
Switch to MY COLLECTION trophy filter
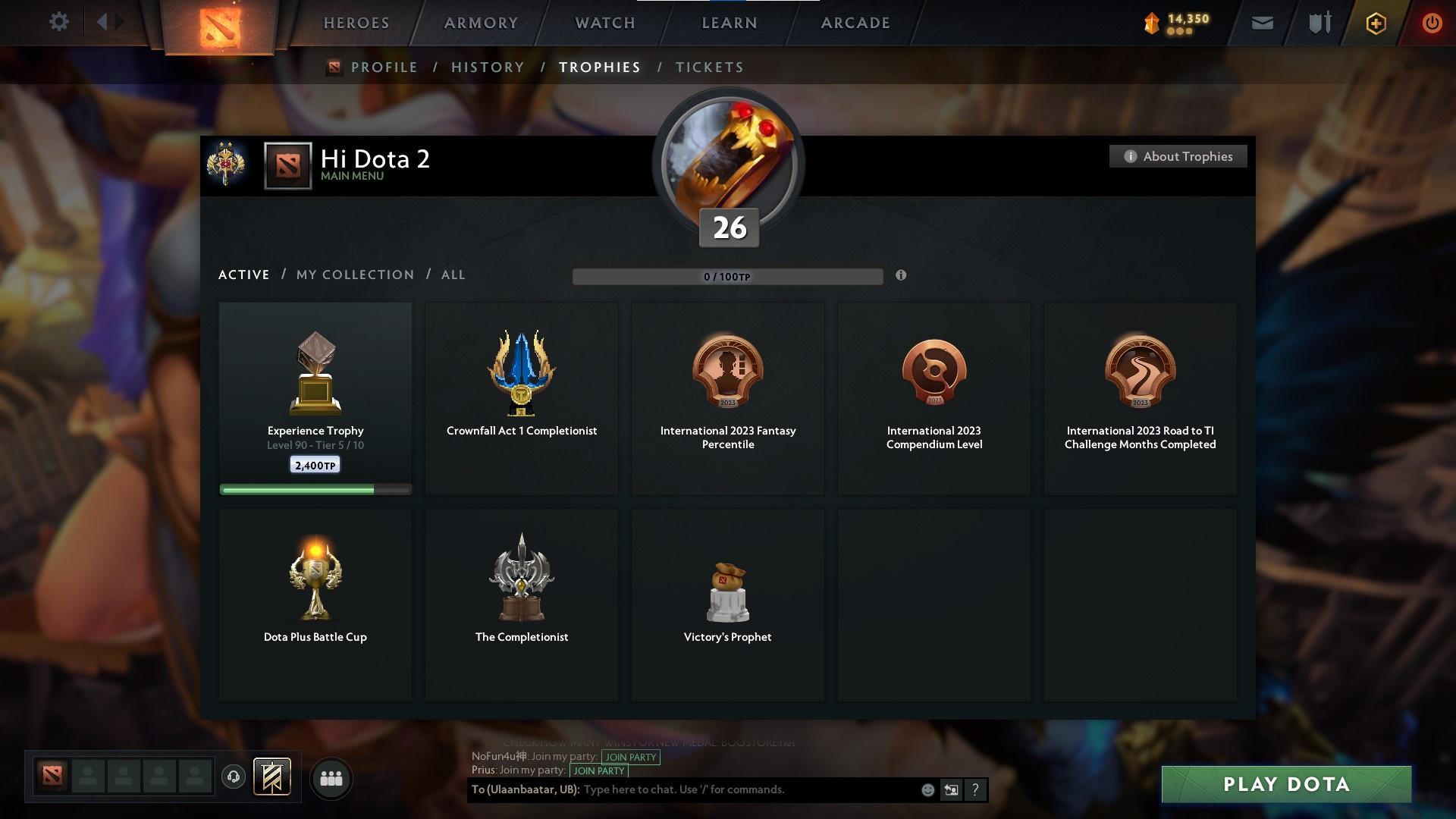pos(354,275)
